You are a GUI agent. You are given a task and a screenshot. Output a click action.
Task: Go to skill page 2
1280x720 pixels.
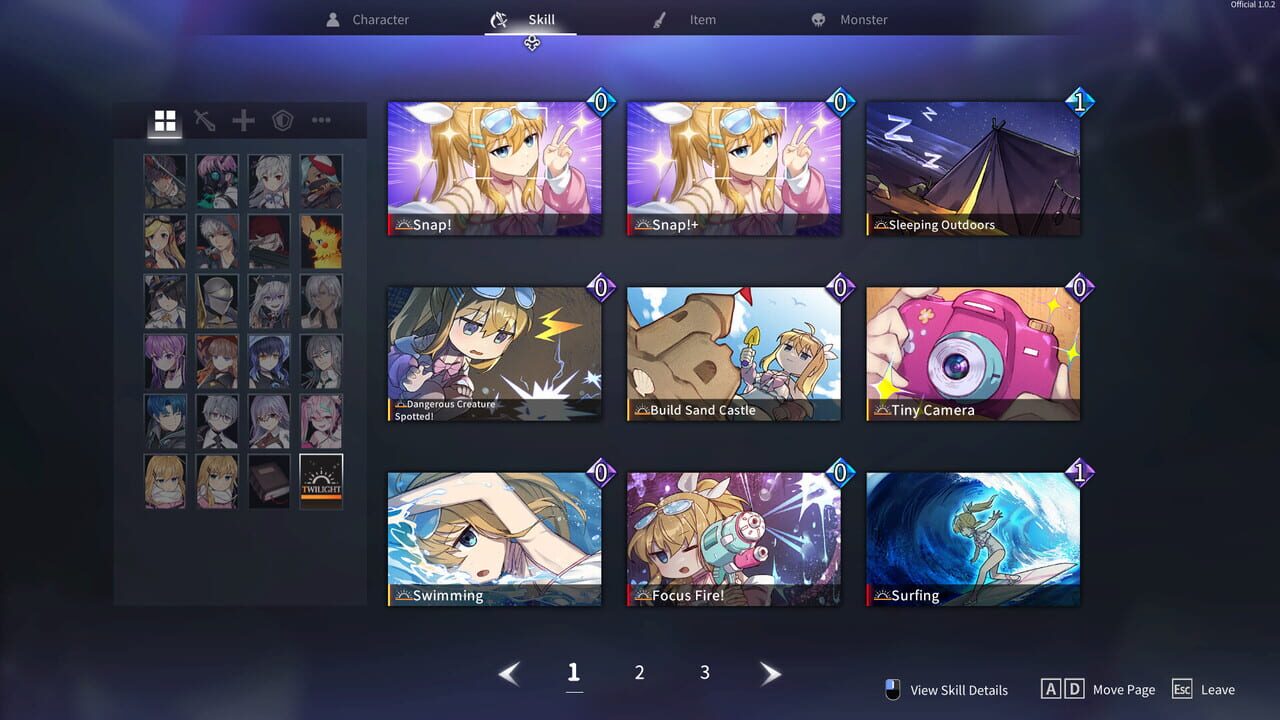(x=639, y=672)
